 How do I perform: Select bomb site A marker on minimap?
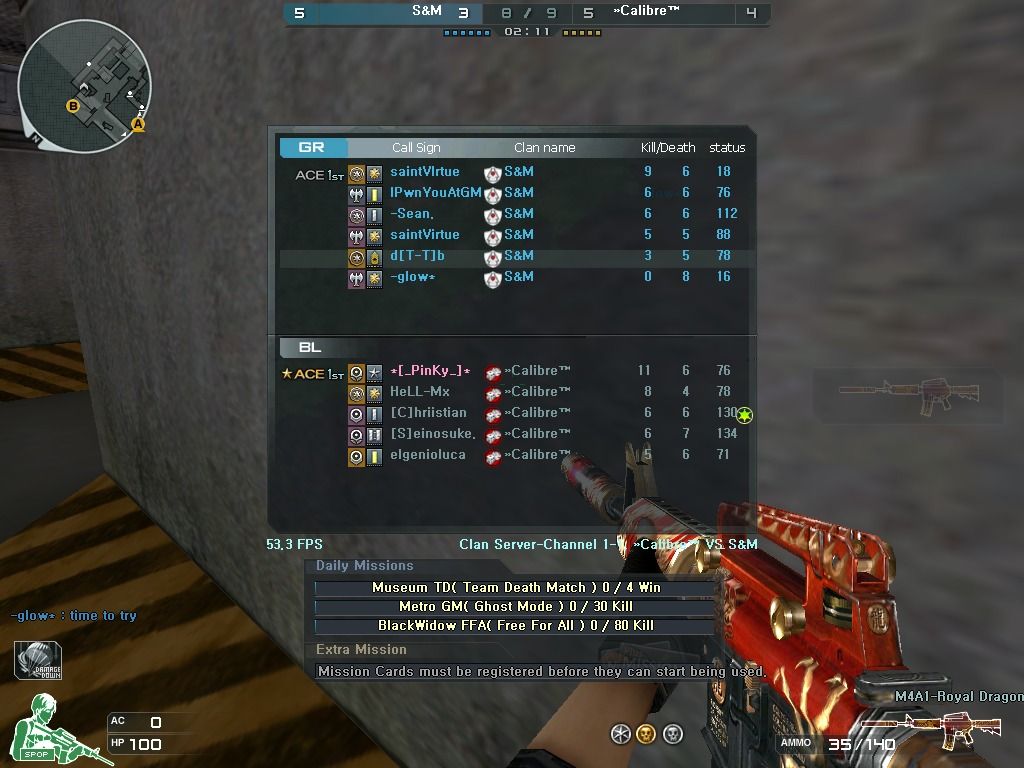click(138, 125)
